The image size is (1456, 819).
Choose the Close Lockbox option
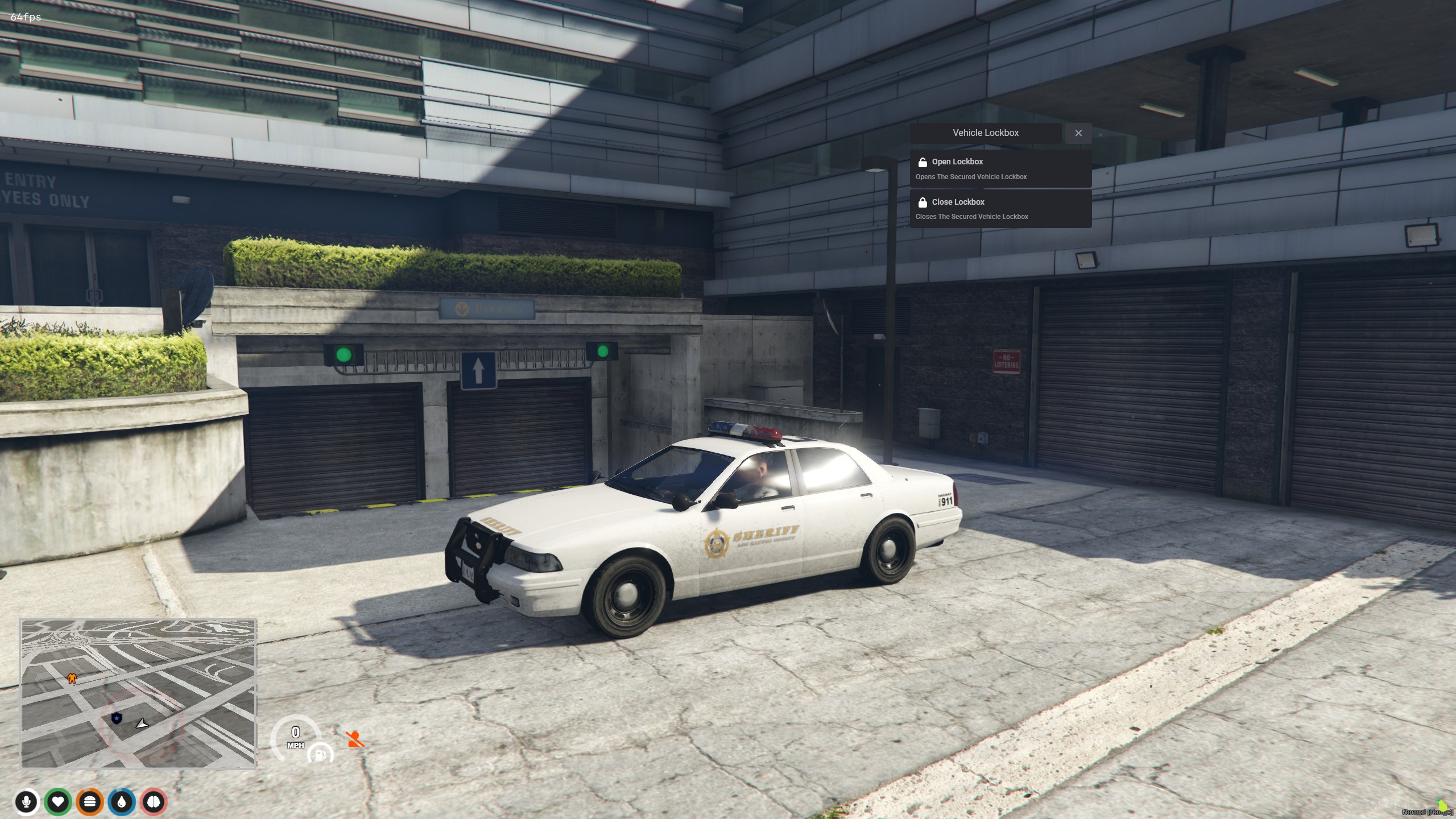pyautogui.click(x=1000, y=209)
